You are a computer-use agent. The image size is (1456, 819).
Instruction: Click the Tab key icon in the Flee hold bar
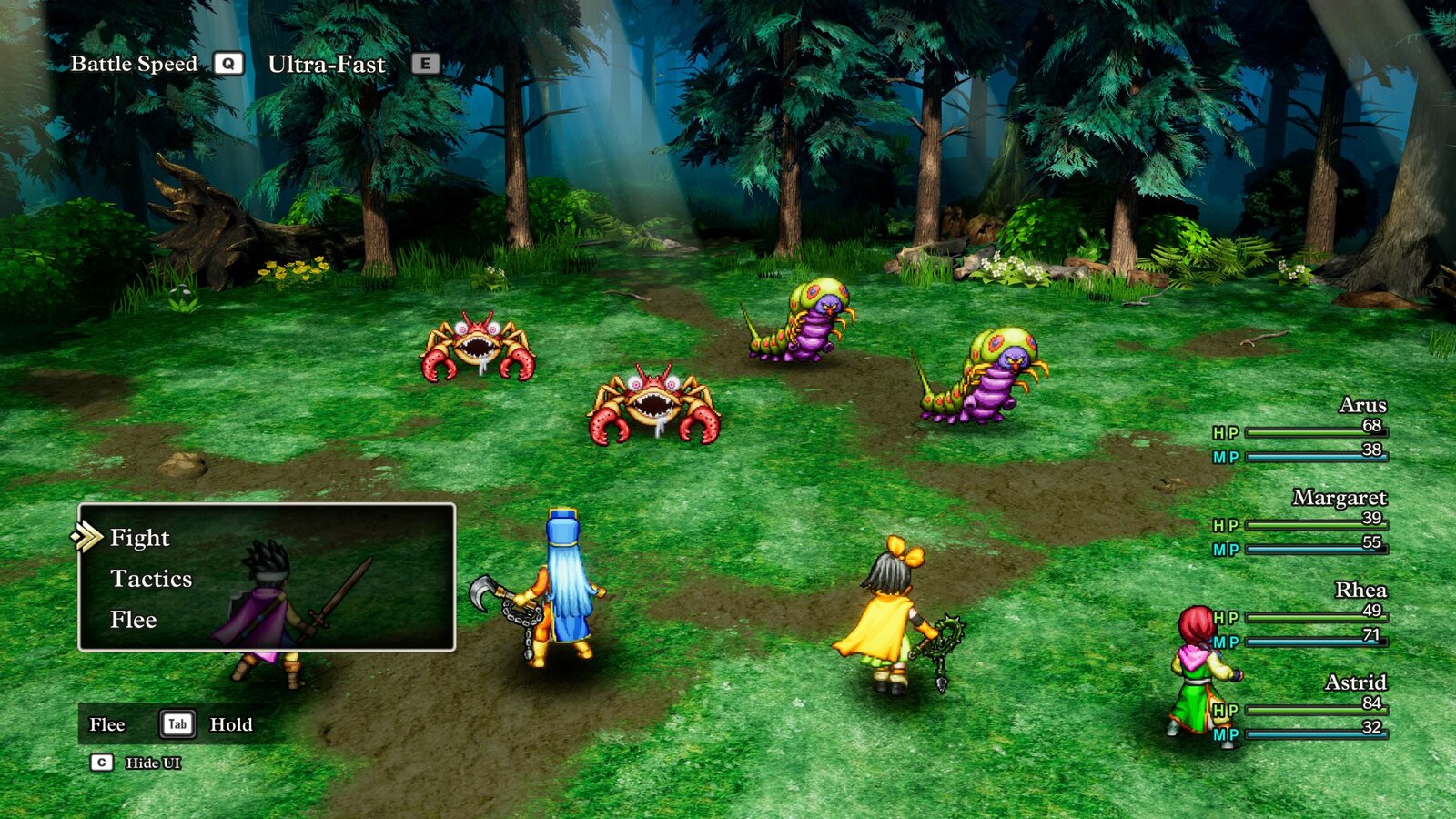coord(178,725)
